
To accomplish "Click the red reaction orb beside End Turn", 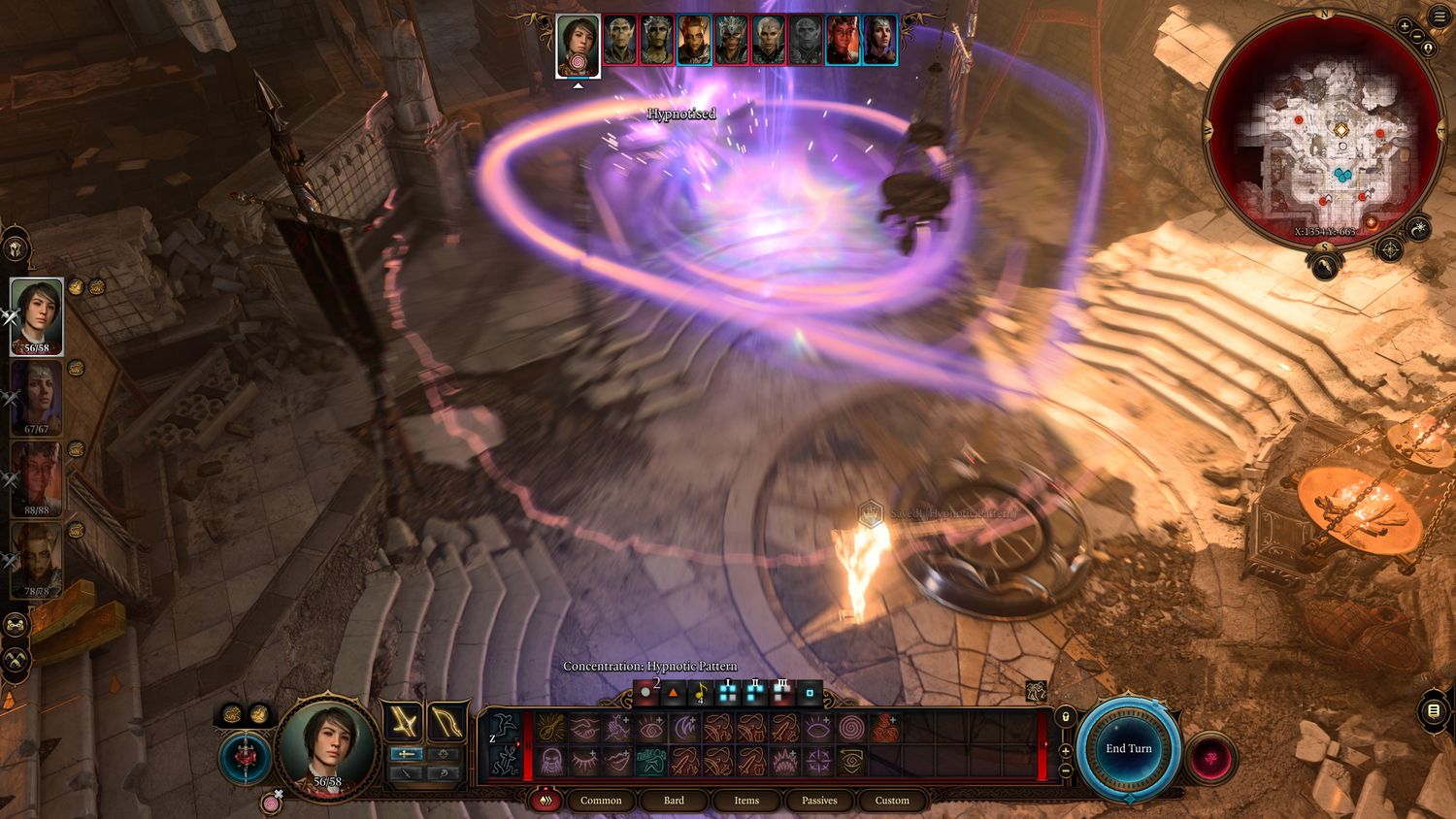I will [1209, 757].
